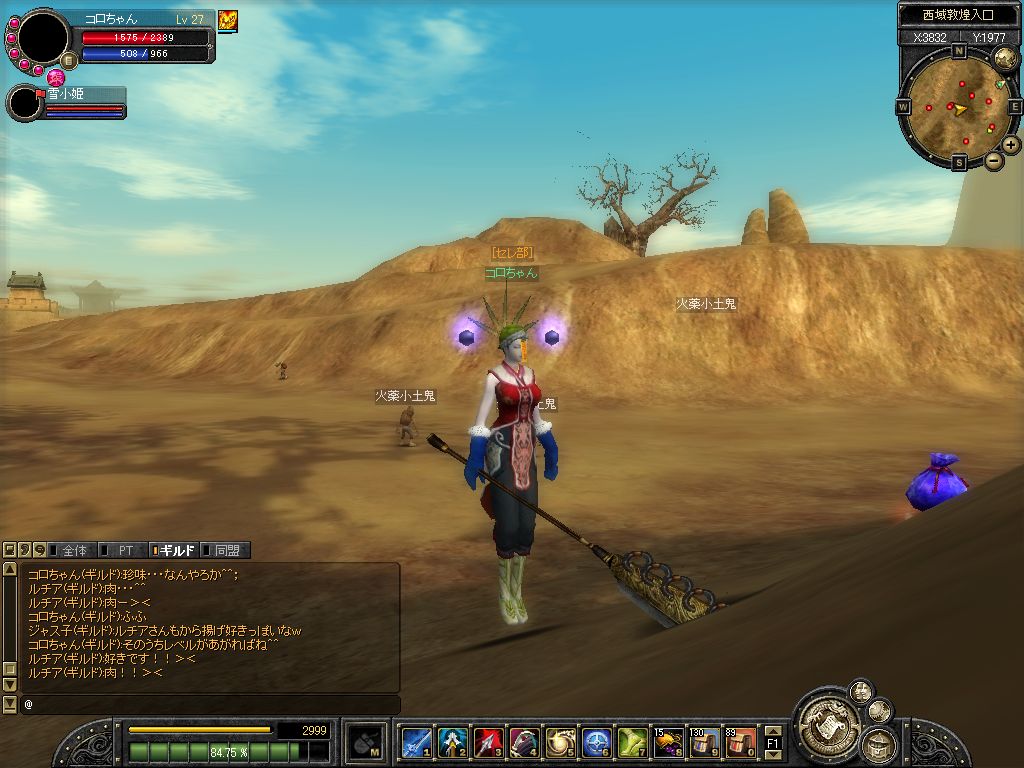The width and height of the screenshot is (1024, 768).
Task: Open the world map globe icon
Action: coord(1005,59)
